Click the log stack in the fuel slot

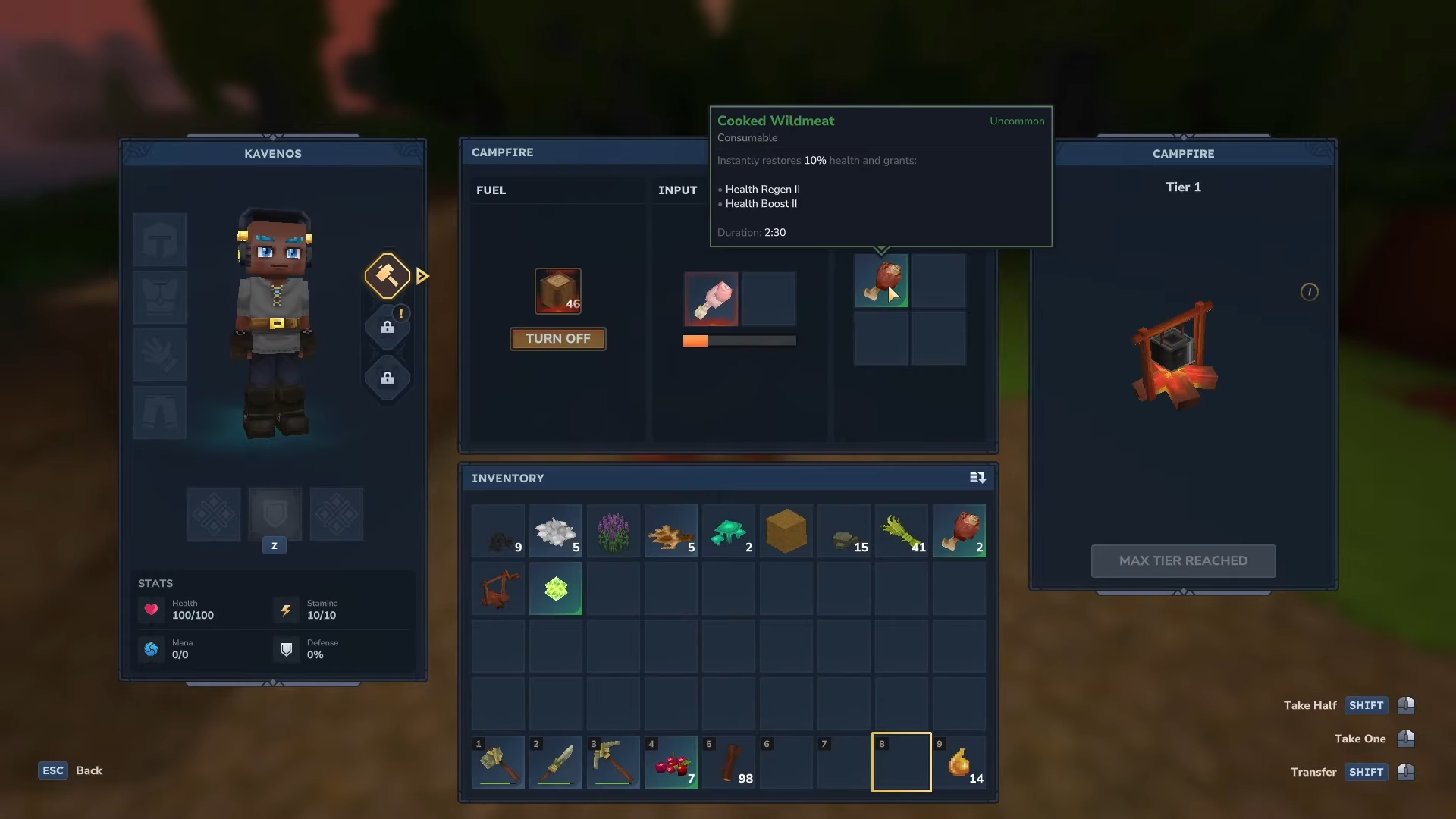pyautogui.click(x=557, y=290)
